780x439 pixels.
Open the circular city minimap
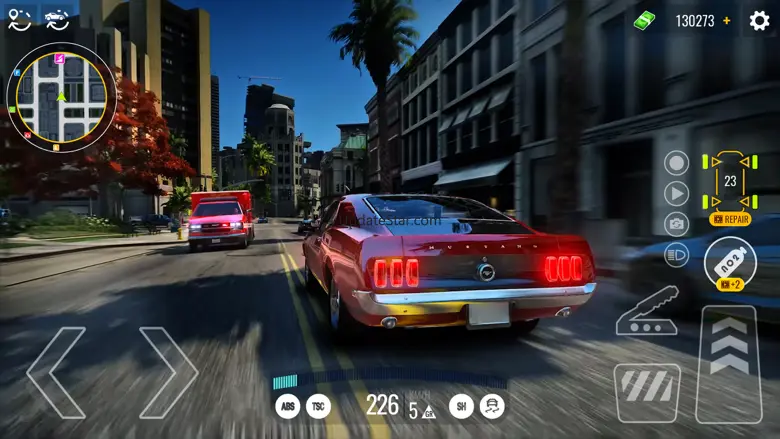(x=61, y=97)
